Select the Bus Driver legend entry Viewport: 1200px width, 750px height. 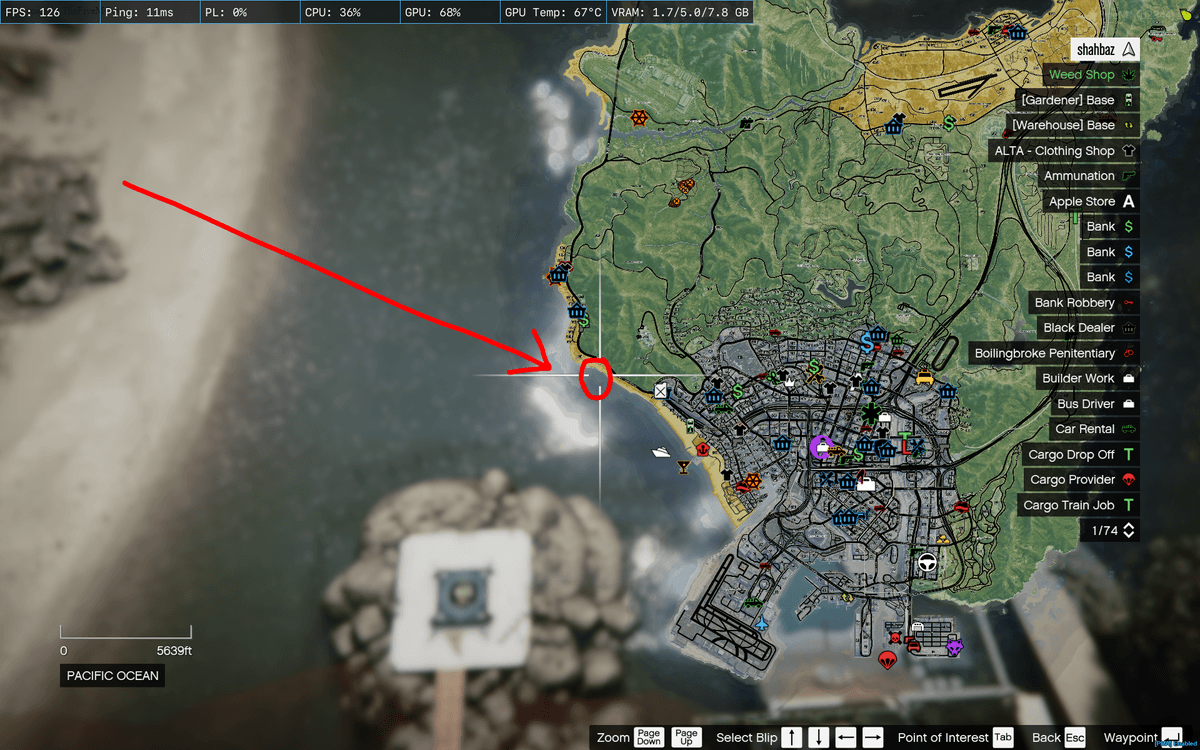point(1094,404)
